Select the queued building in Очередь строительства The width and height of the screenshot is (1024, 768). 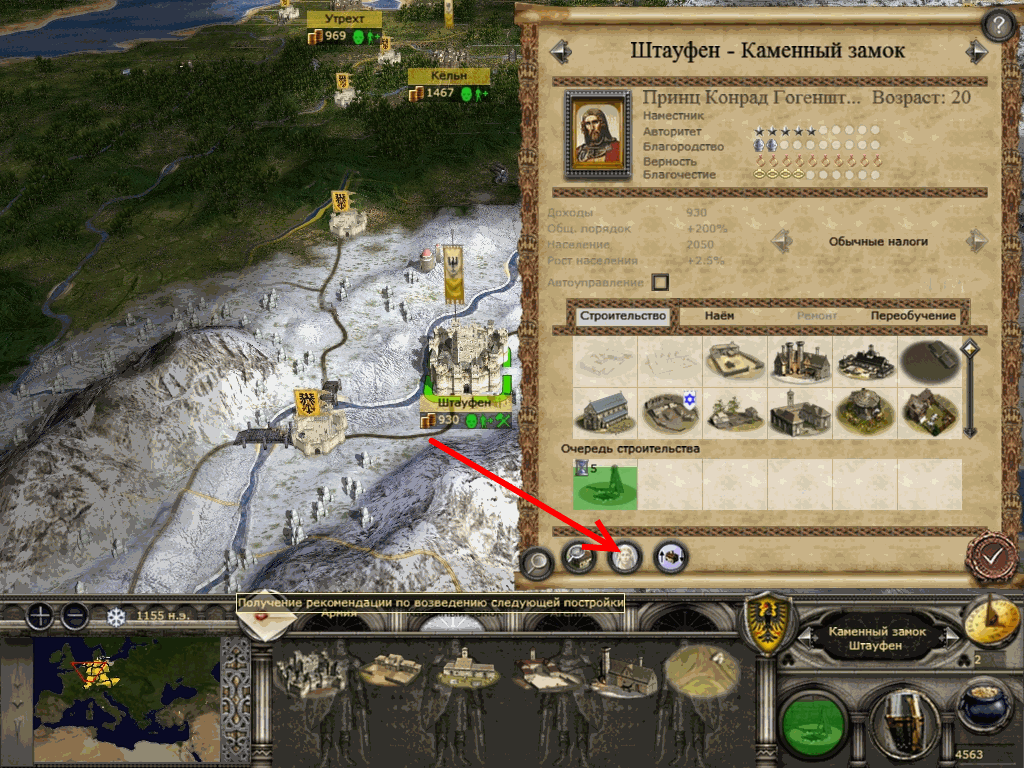604,484
